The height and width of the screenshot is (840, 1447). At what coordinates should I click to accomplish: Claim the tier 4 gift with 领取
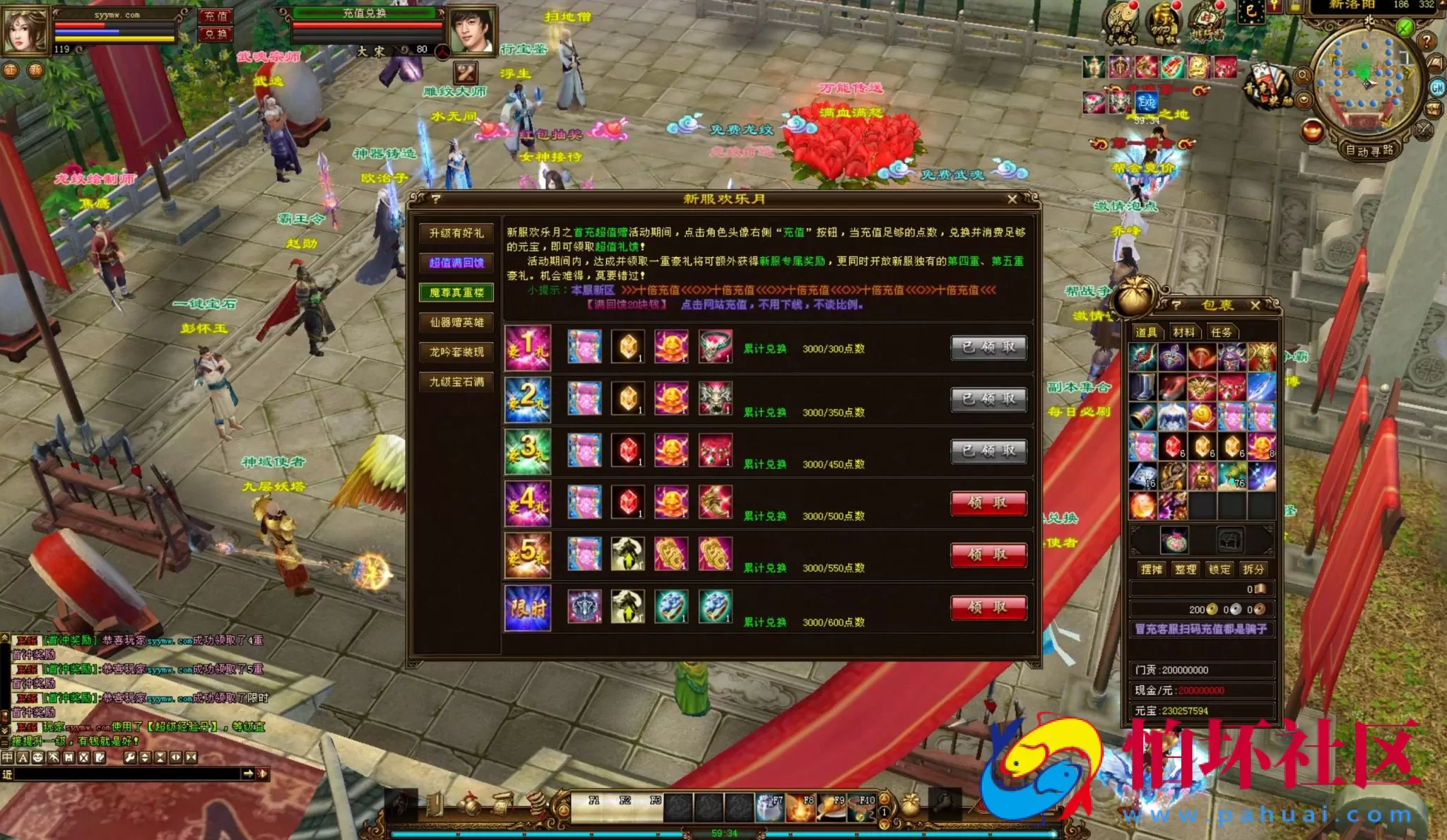[x=988, y=503]
